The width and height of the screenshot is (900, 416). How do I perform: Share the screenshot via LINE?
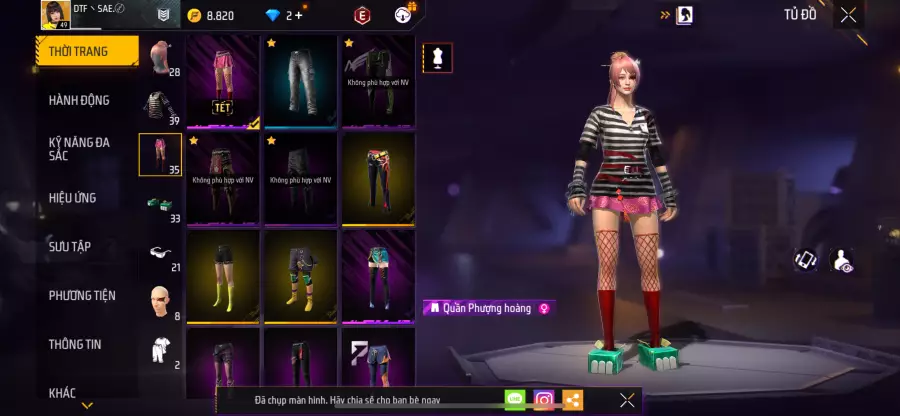[x=515, y=400]
